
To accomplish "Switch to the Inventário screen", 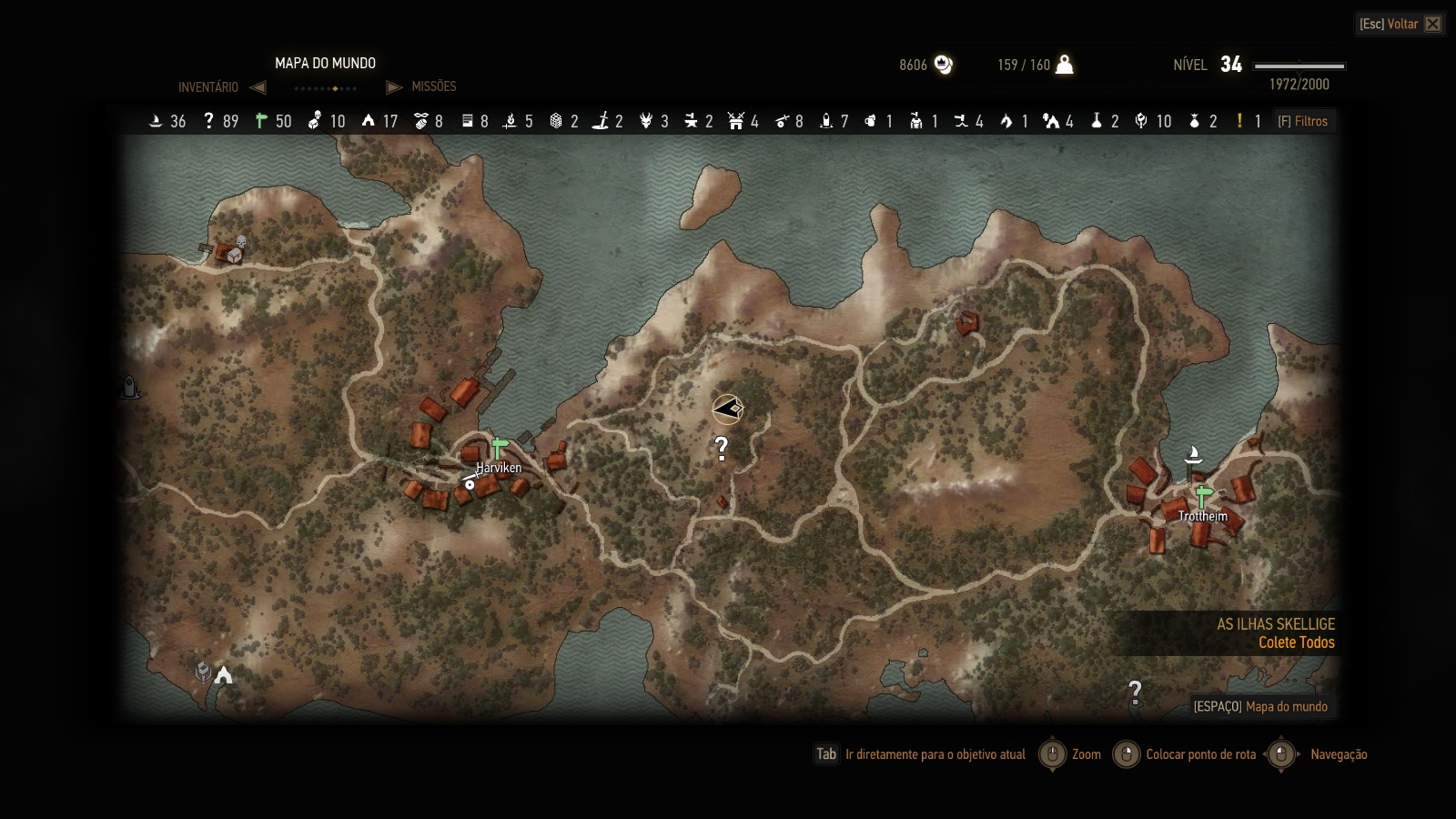I will 208,87.
